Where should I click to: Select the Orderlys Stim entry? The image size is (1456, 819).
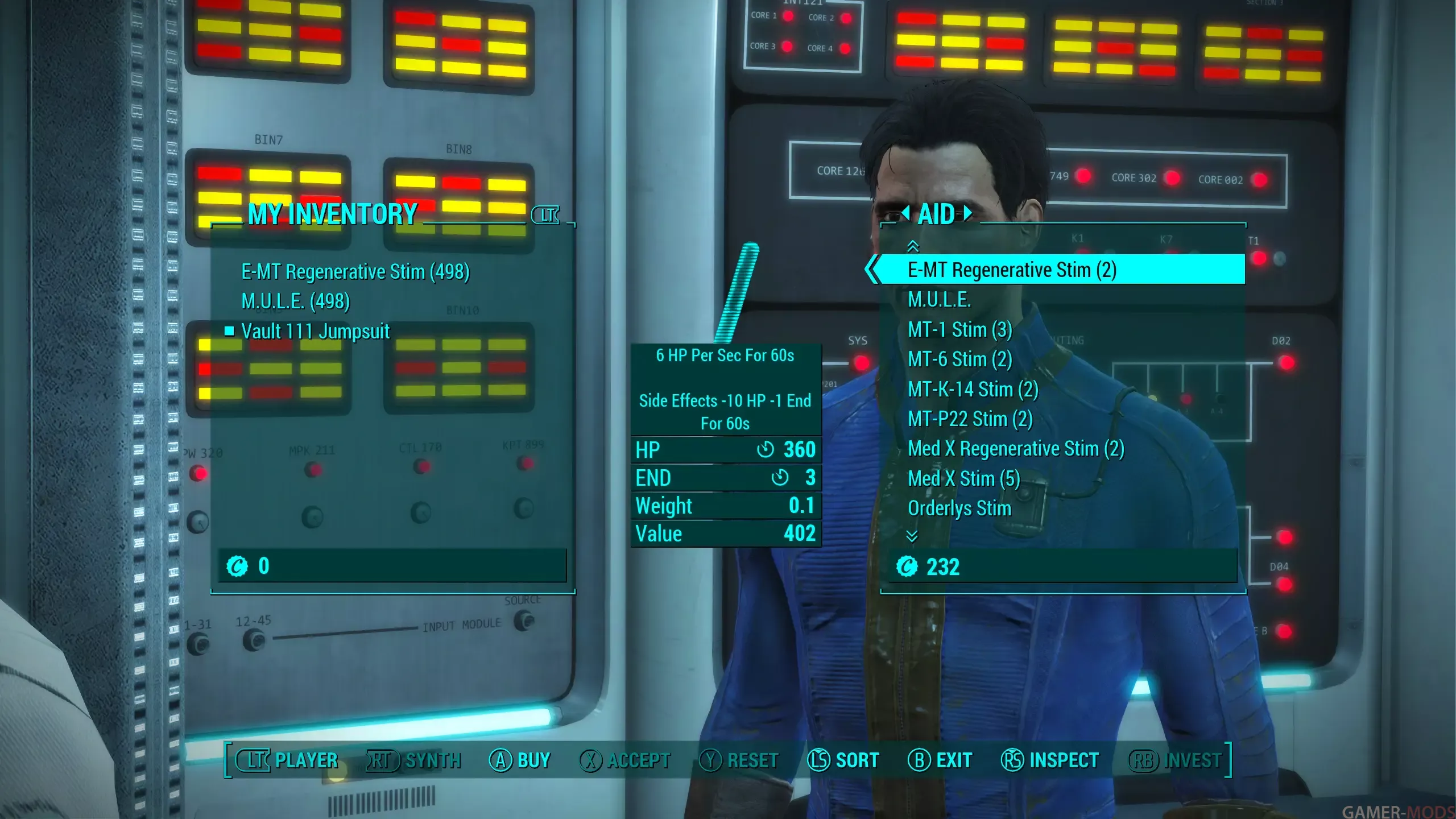click(x=959, y=508)
